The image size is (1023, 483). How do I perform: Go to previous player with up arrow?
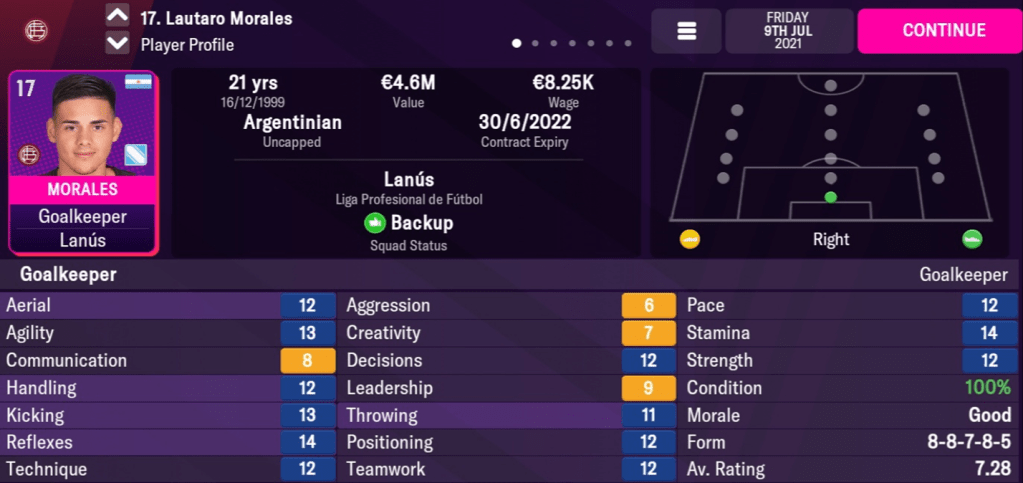117,17
